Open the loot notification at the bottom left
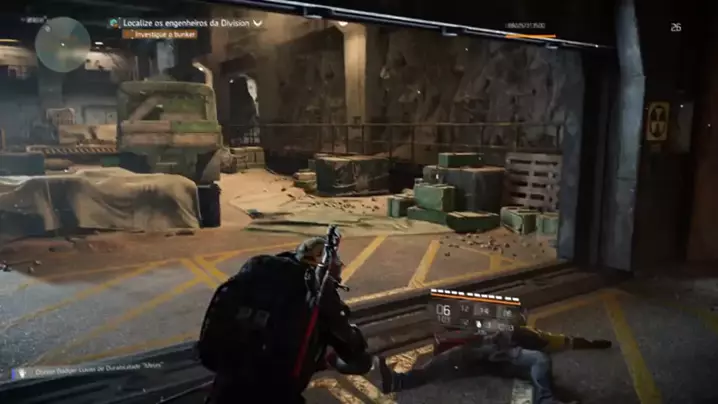This screenshot has height=404, width=718. pyautogui.click(x=90, y=372)
